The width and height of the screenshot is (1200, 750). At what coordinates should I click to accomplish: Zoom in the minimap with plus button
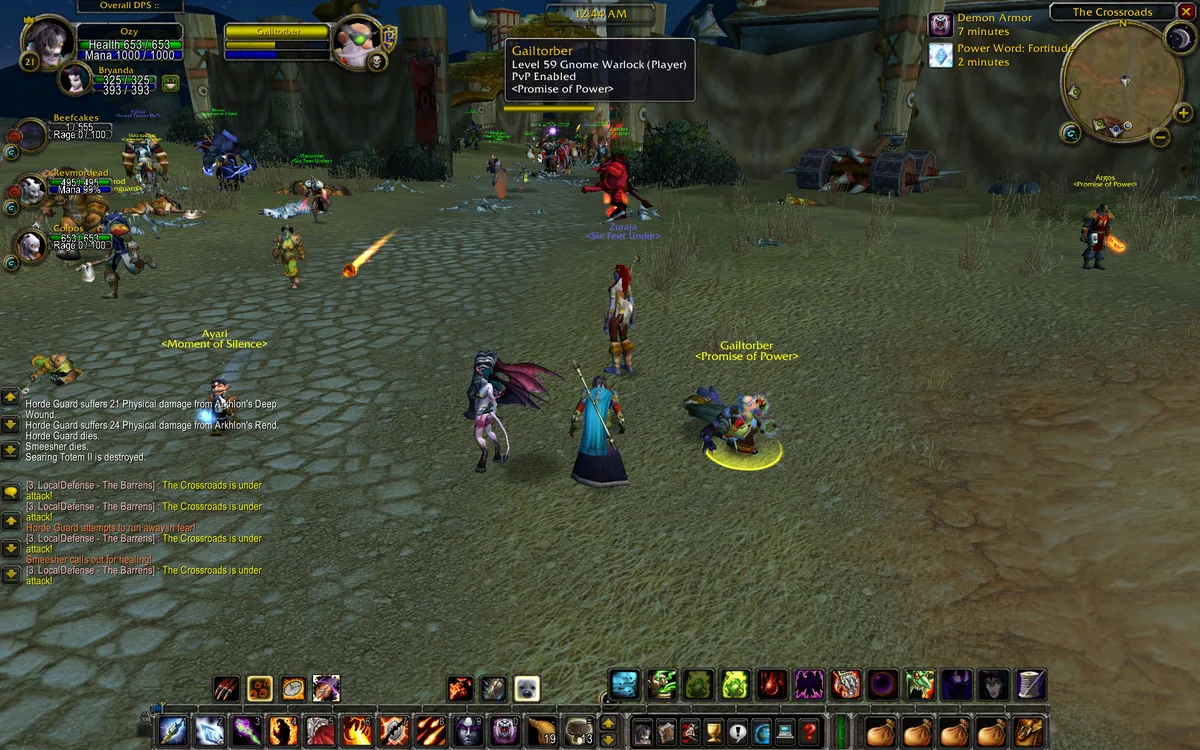click(x=1184, y=113)
